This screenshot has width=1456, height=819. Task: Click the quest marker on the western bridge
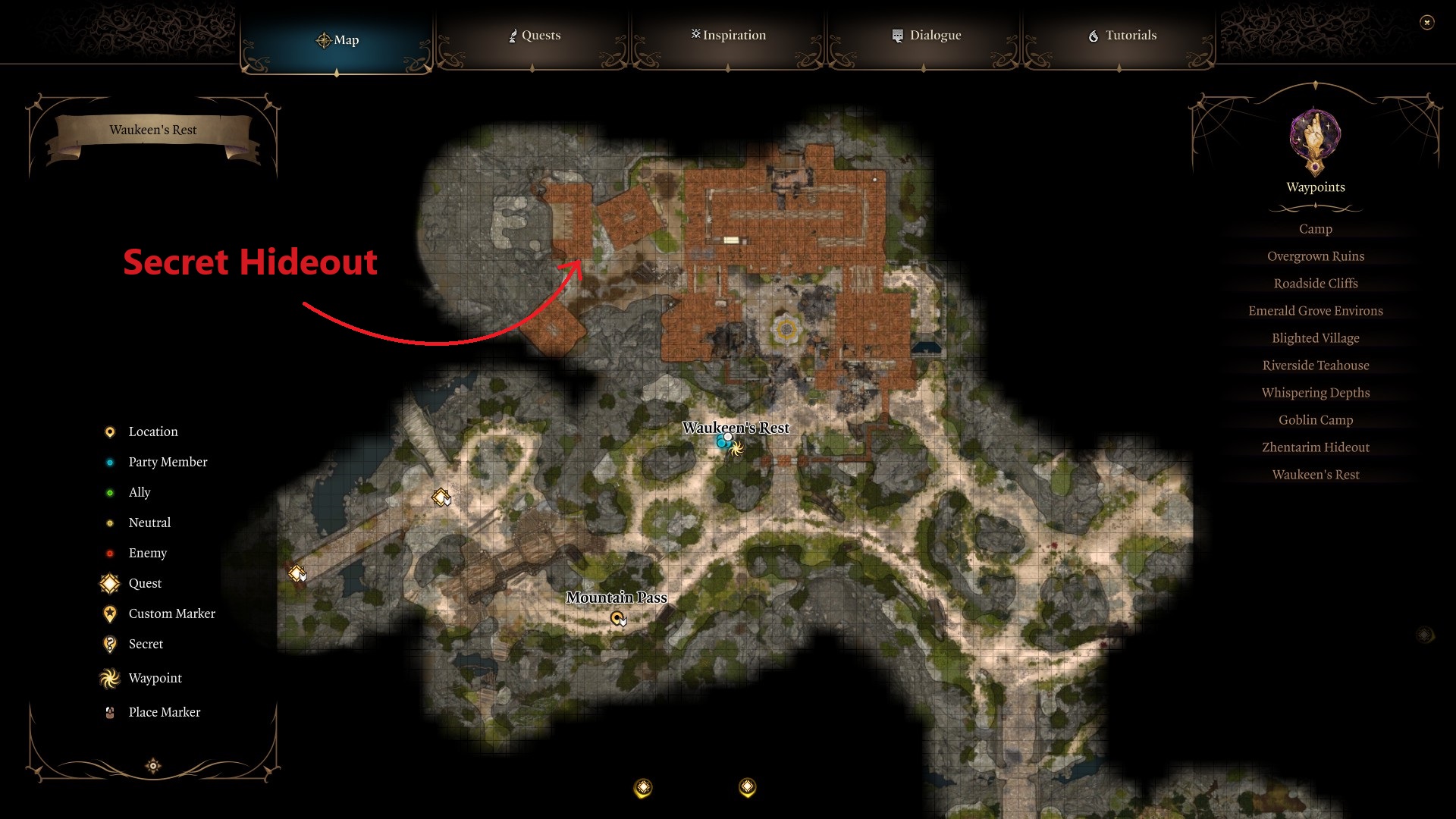[298, 574]
